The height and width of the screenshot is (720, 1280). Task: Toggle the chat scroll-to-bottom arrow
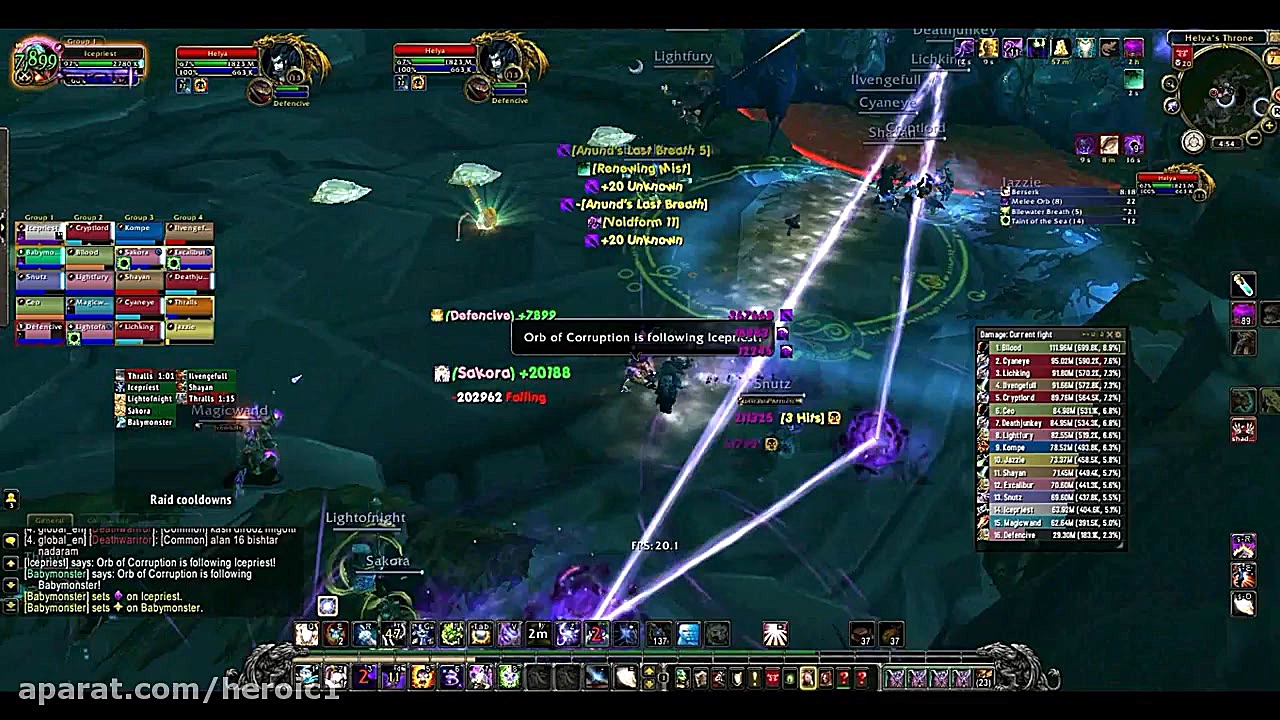point(11,606)
